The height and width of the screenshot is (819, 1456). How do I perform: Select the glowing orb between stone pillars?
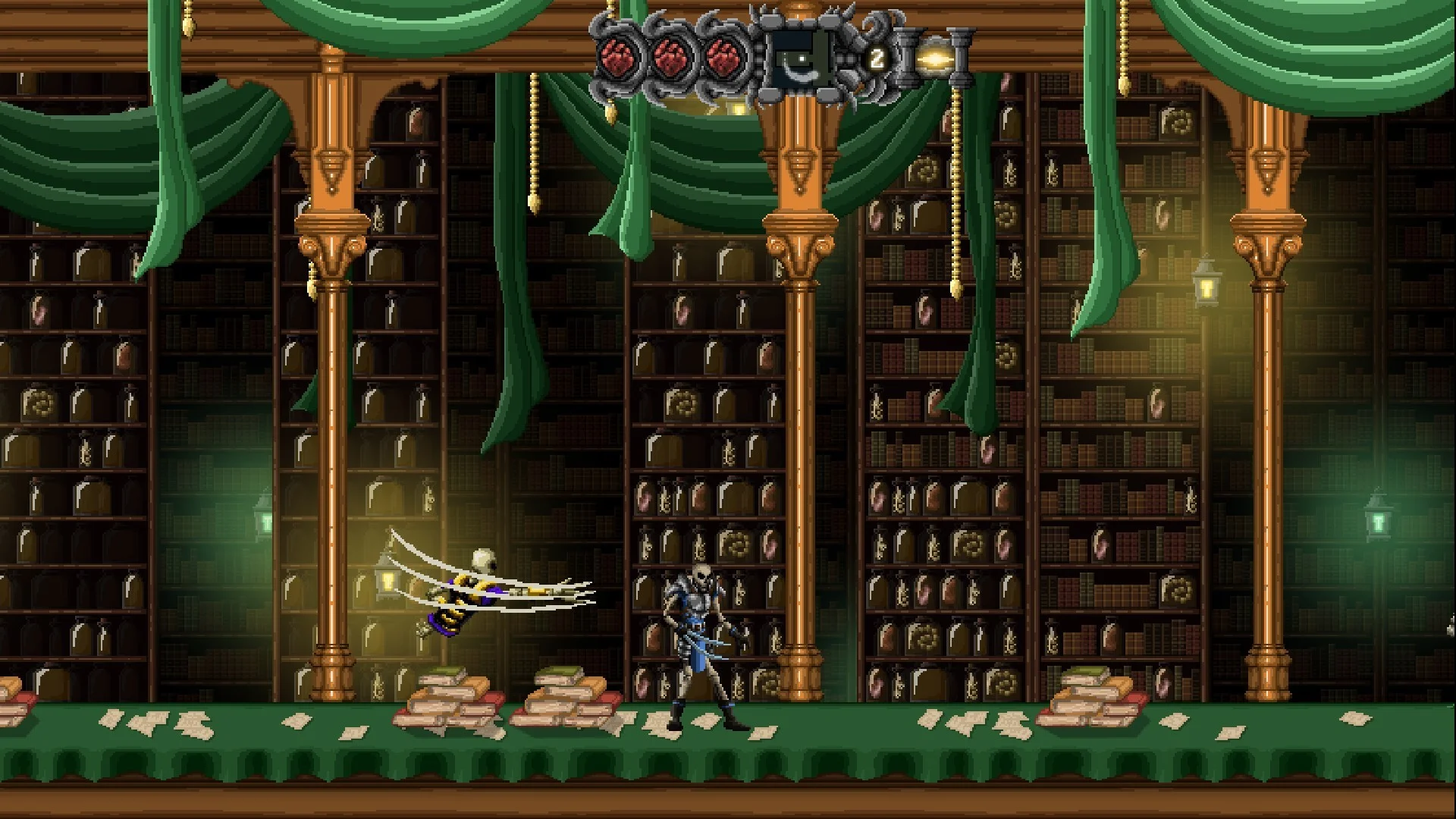932,58
